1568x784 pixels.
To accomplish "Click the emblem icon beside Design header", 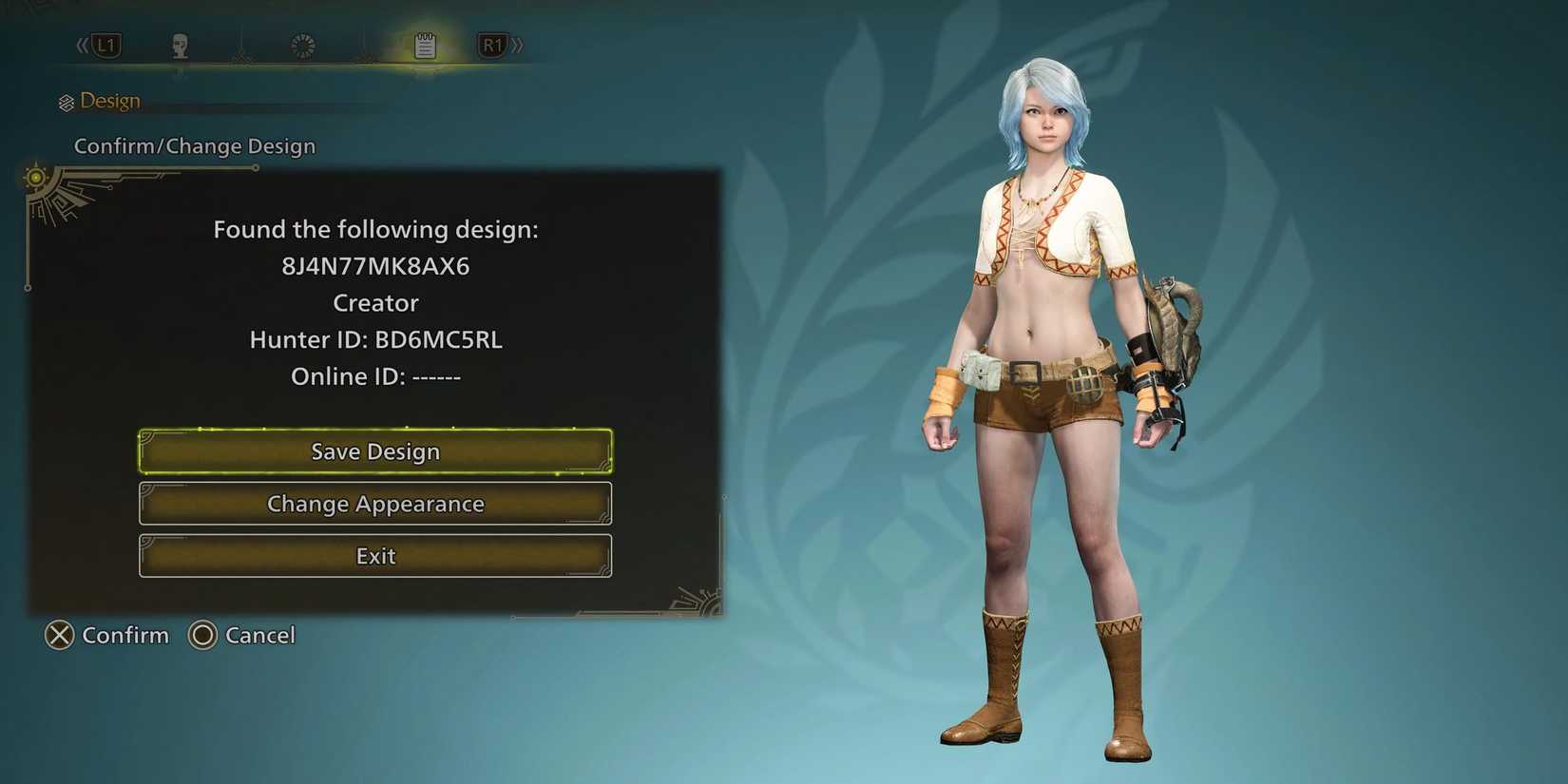I will pyautogui.click(x=67, y=100).
